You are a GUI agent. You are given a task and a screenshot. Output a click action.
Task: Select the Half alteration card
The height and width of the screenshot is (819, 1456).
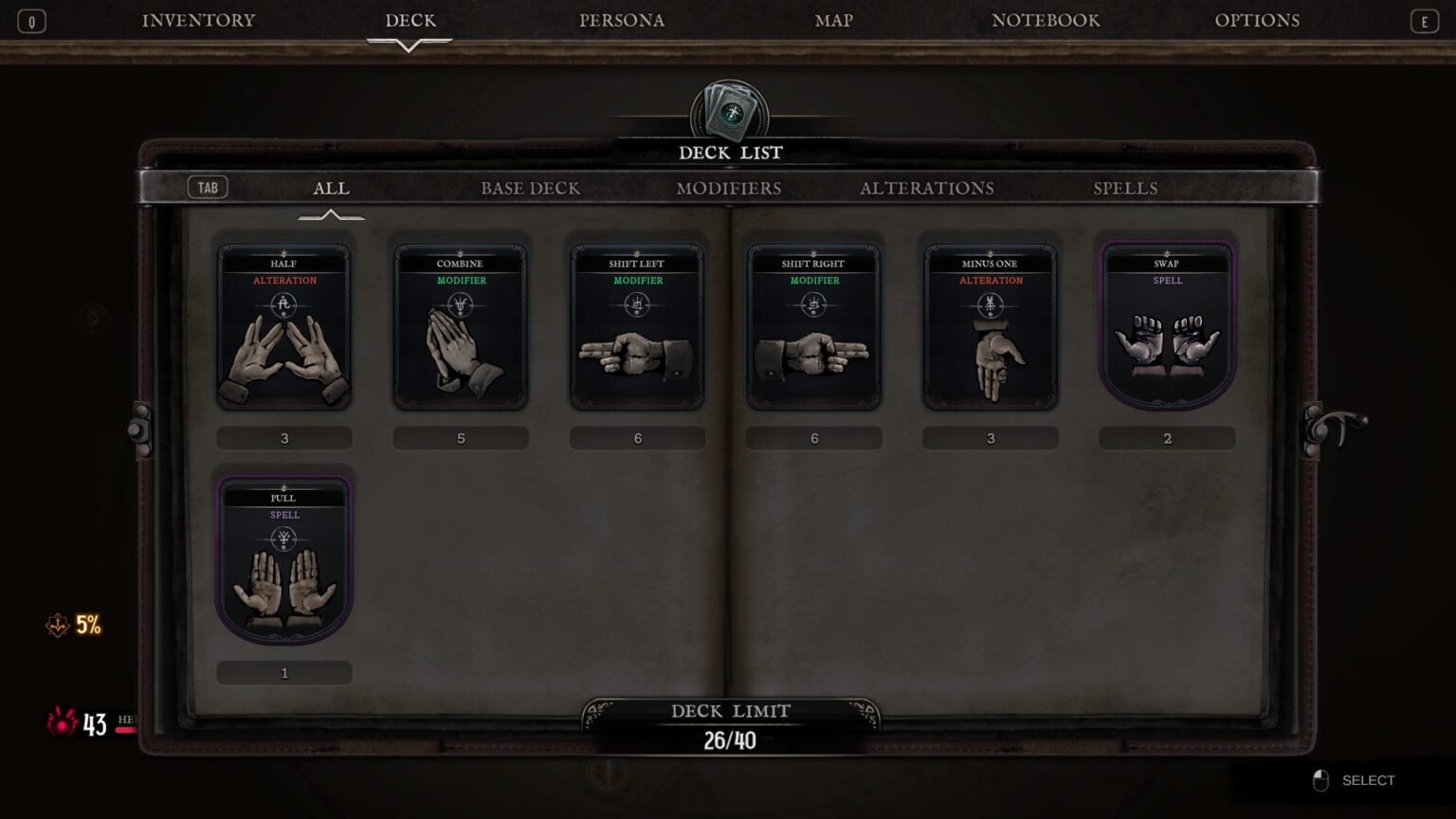pyautogui.click(x=284, y=328)
